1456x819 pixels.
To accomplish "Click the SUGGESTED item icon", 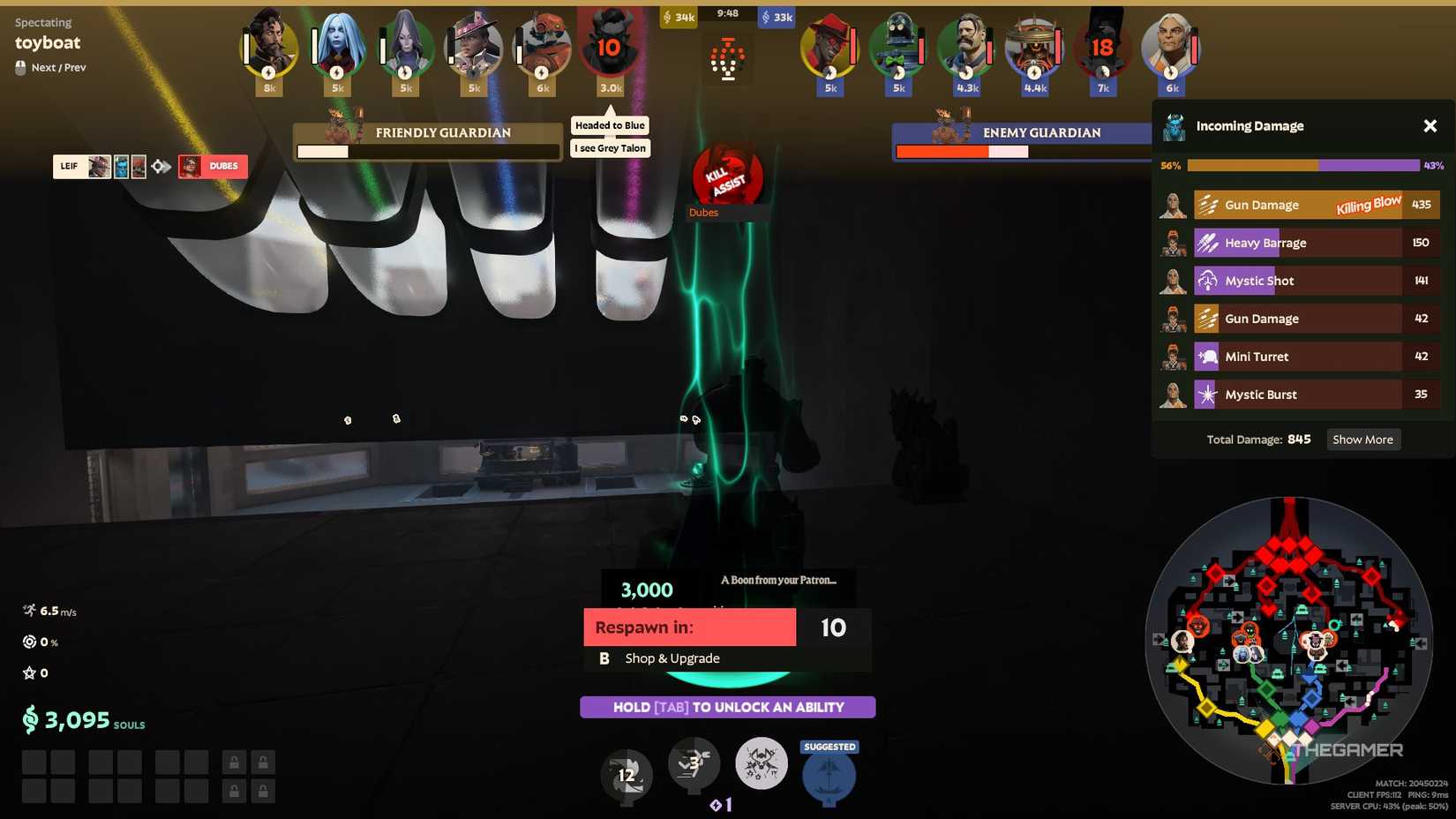I will pos(829,775).
